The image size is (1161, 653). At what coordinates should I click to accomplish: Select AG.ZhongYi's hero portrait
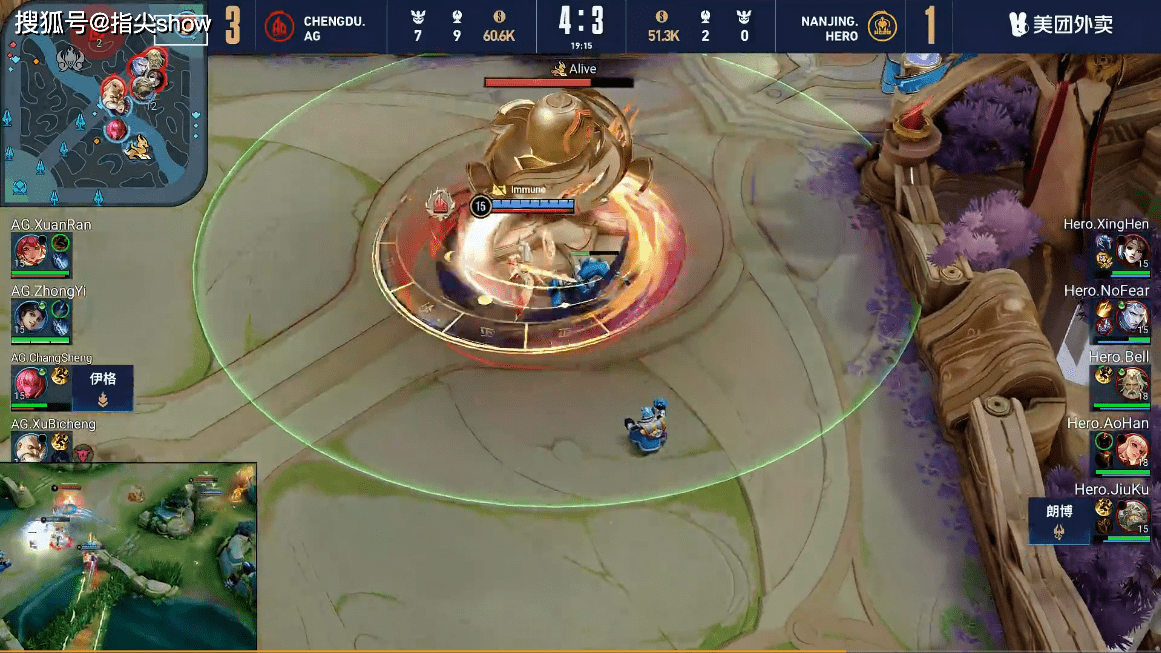pos(27,317)
